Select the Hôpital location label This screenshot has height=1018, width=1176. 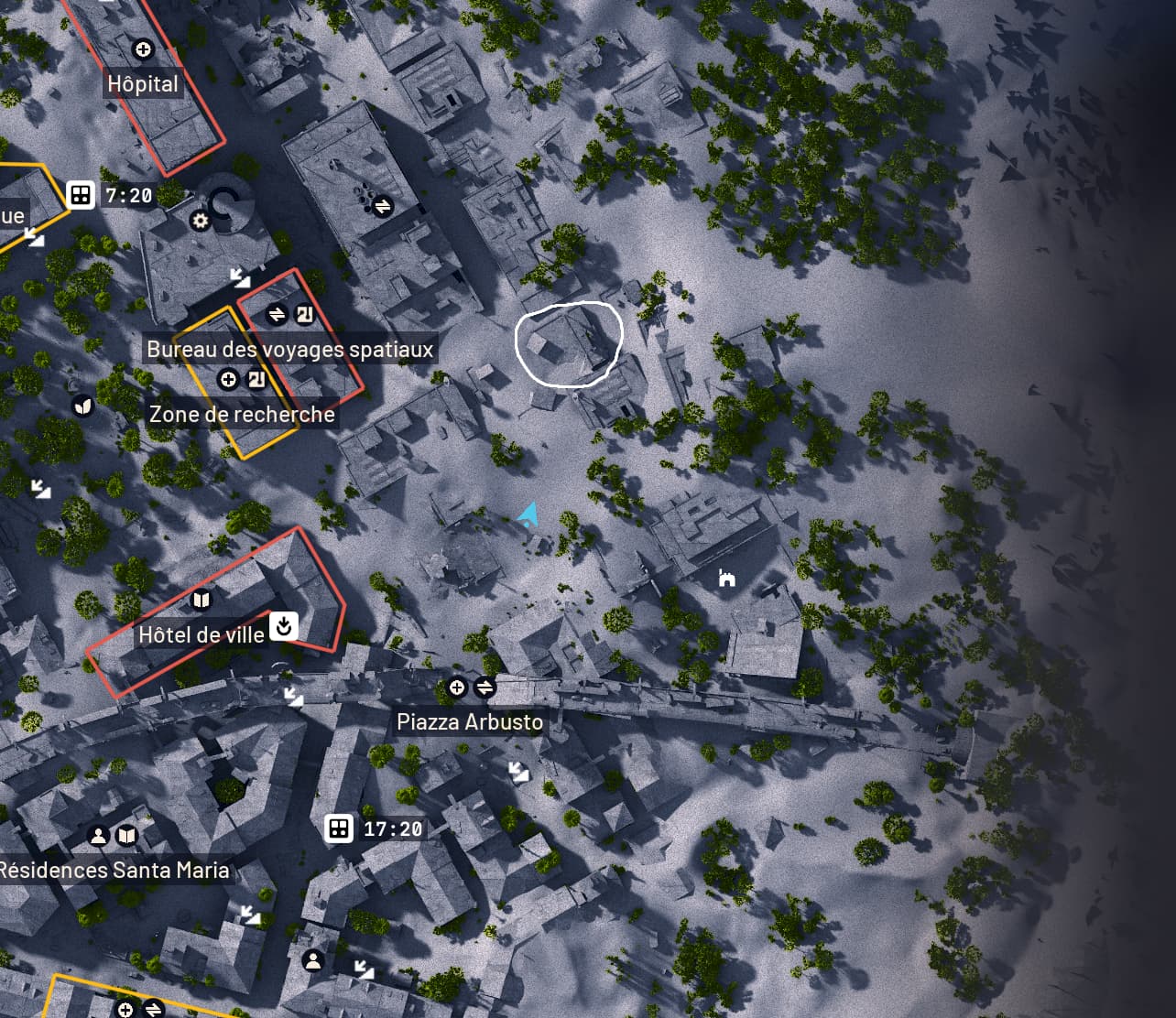143,84
